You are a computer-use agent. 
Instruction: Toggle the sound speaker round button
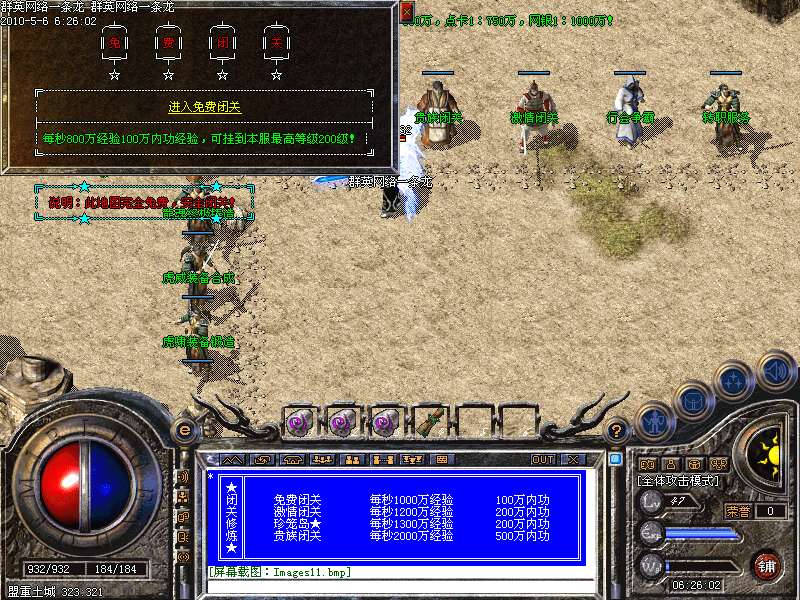coord(775,371)
